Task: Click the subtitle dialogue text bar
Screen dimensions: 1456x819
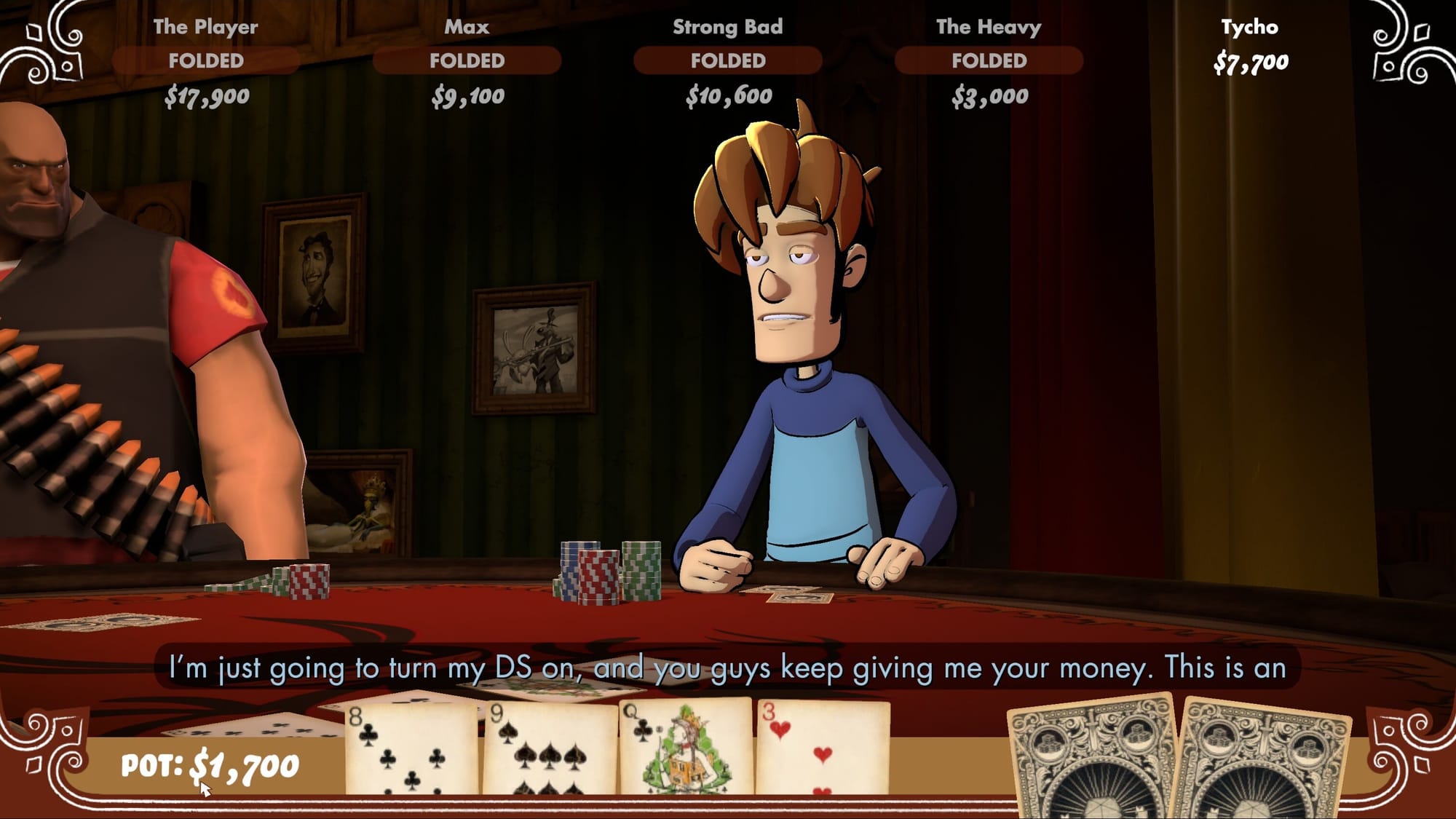Action: [x=728, y=665]
